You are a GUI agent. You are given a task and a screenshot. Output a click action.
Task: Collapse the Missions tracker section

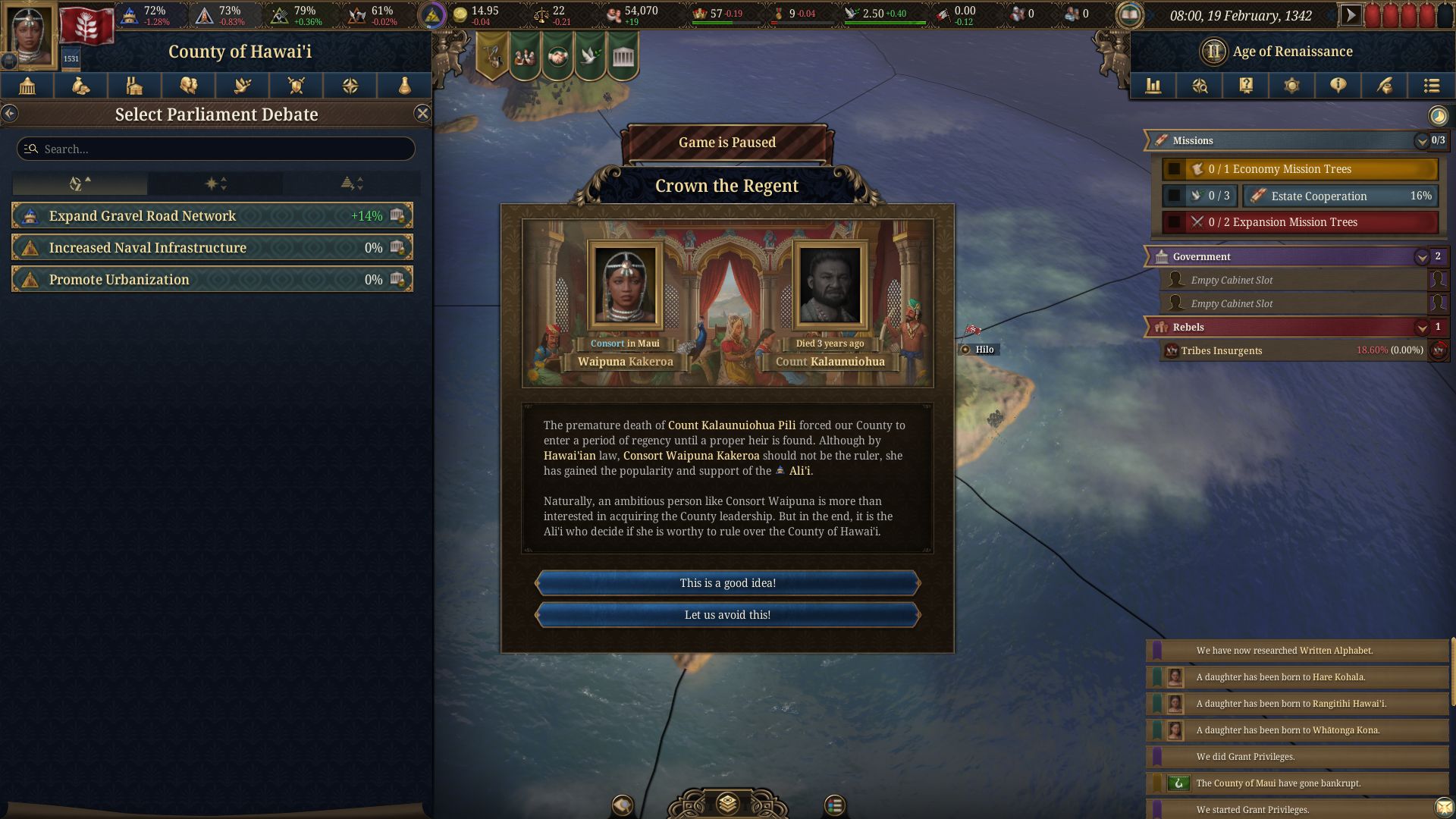[x=1421, y=141]
